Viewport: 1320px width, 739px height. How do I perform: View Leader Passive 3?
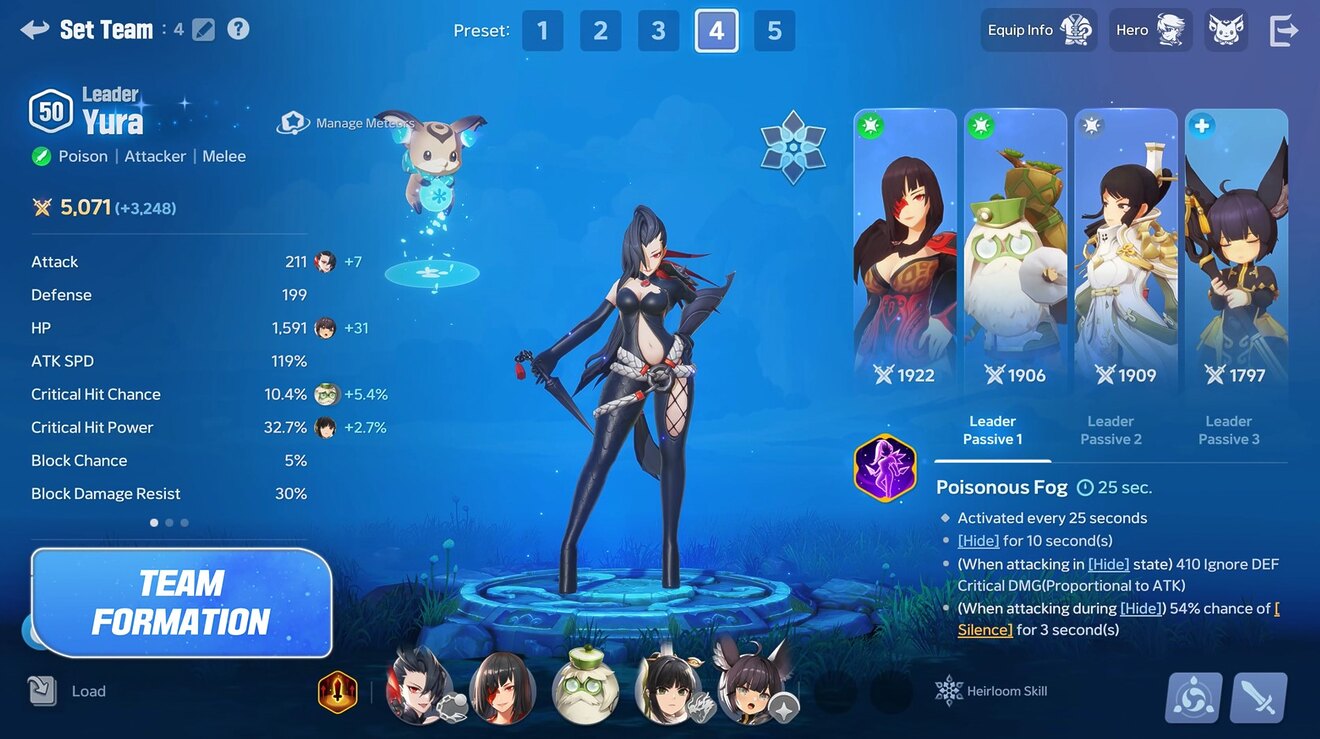(1228, 430)
